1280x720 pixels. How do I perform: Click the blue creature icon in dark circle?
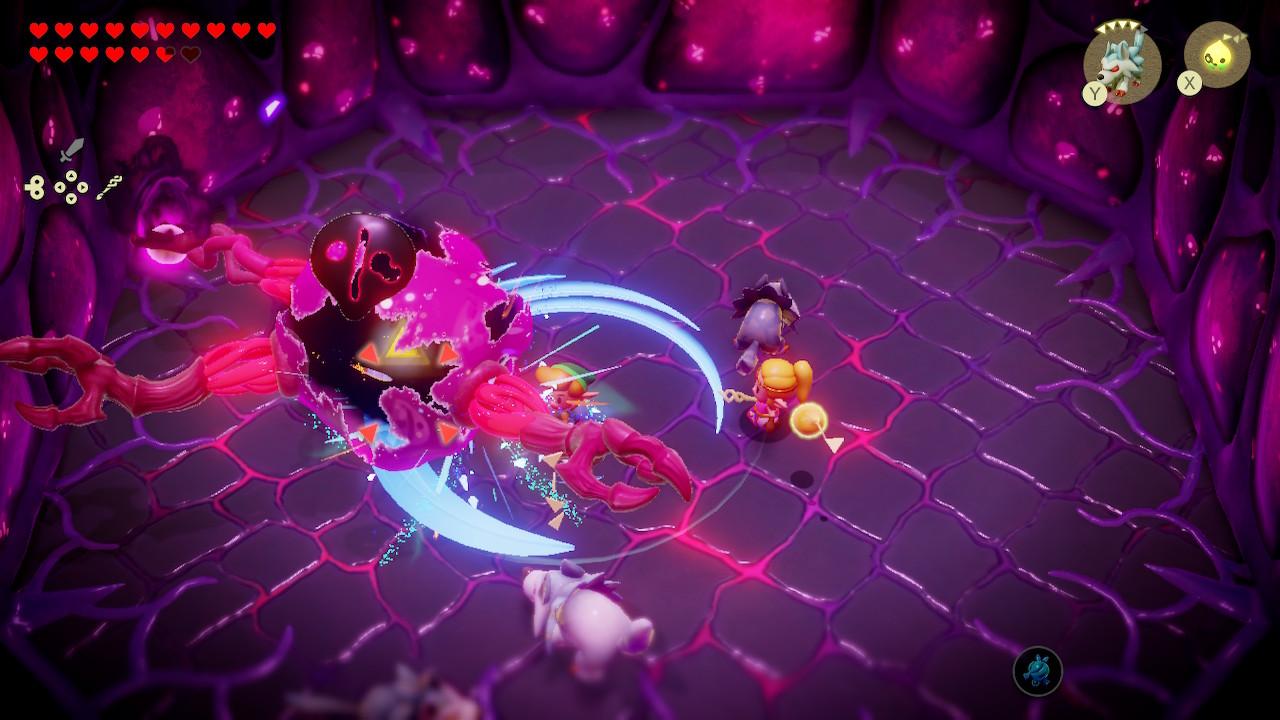1037,671
